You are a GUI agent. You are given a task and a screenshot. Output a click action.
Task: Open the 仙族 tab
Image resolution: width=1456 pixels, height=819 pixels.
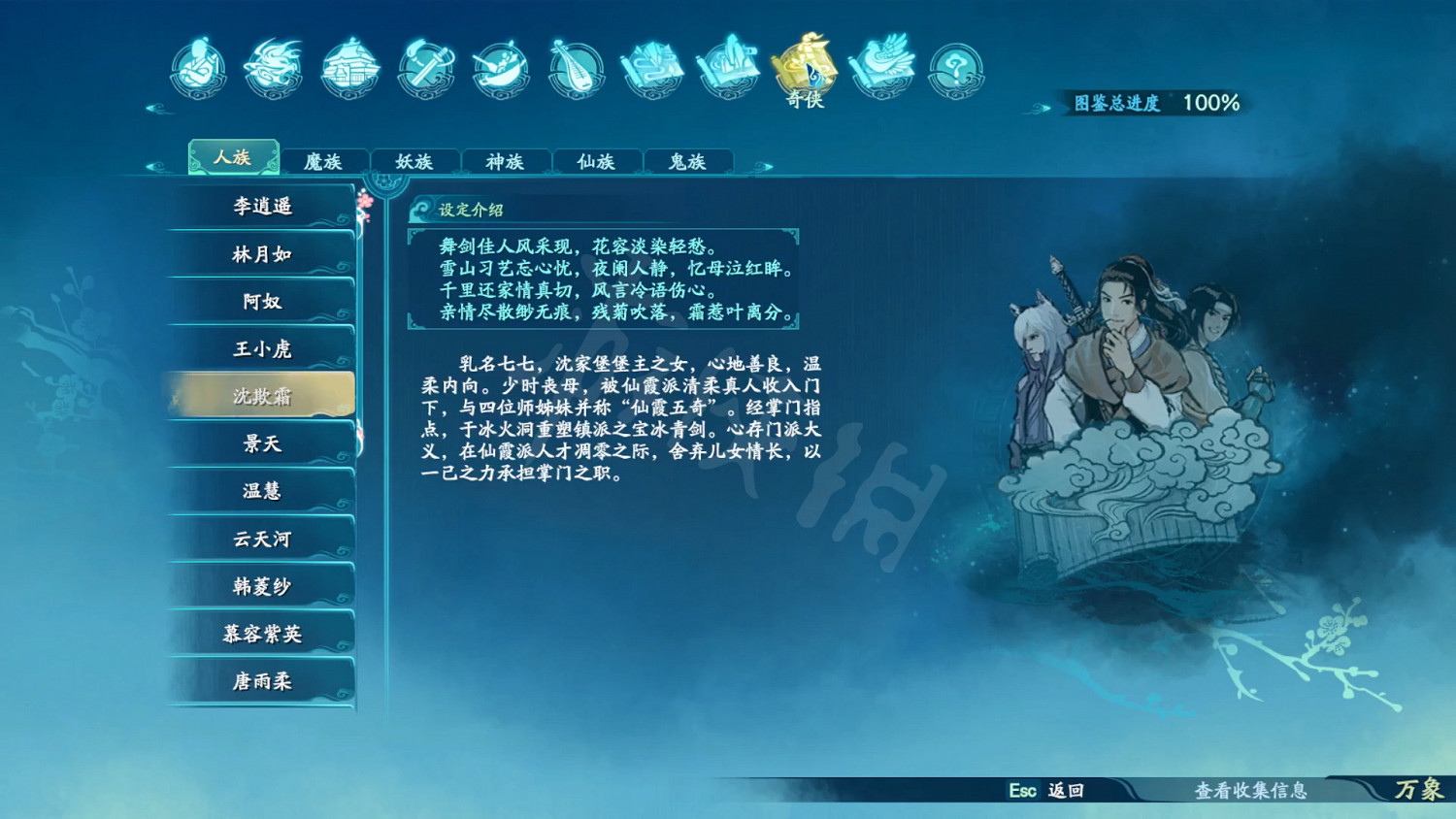coord(596,161)
